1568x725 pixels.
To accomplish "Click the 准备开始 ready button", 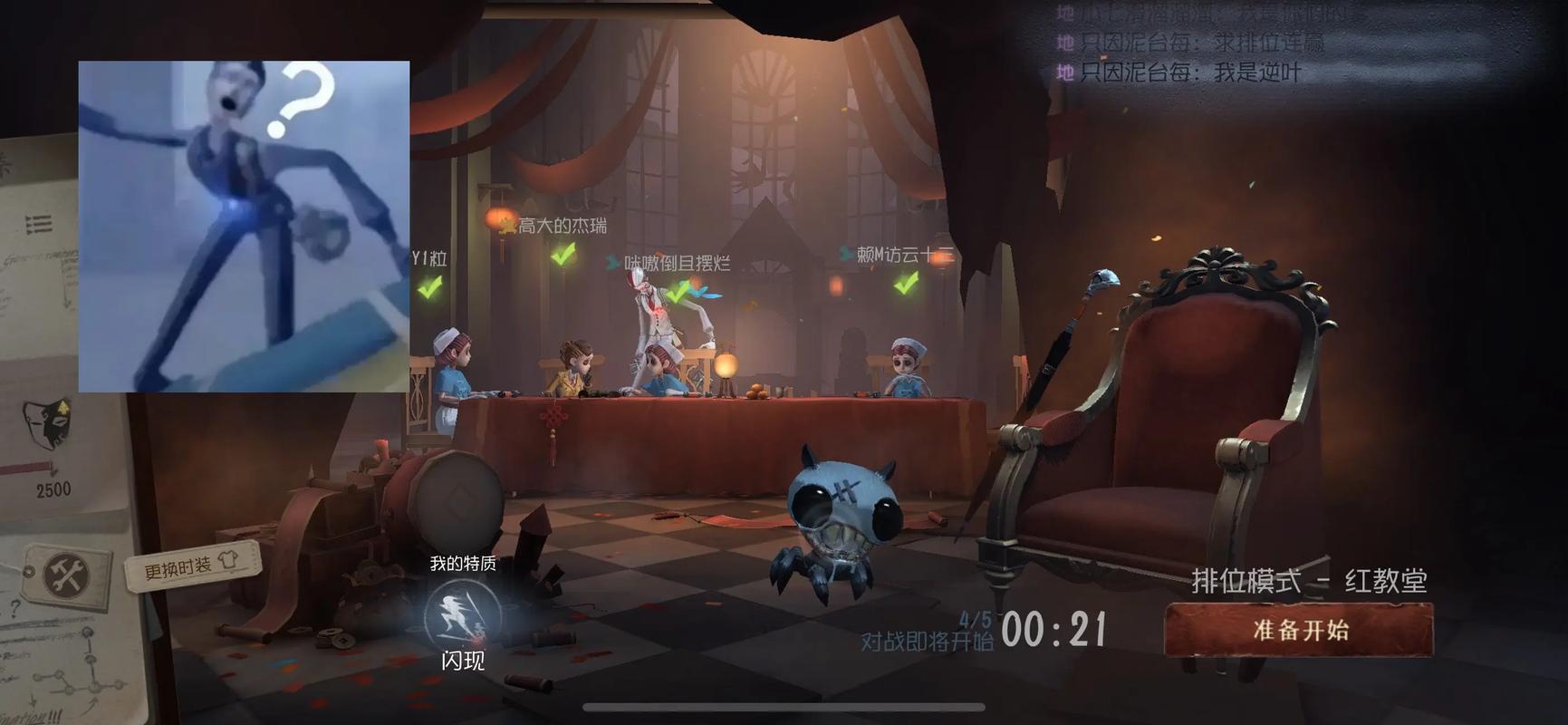I will click(1299, 630).
